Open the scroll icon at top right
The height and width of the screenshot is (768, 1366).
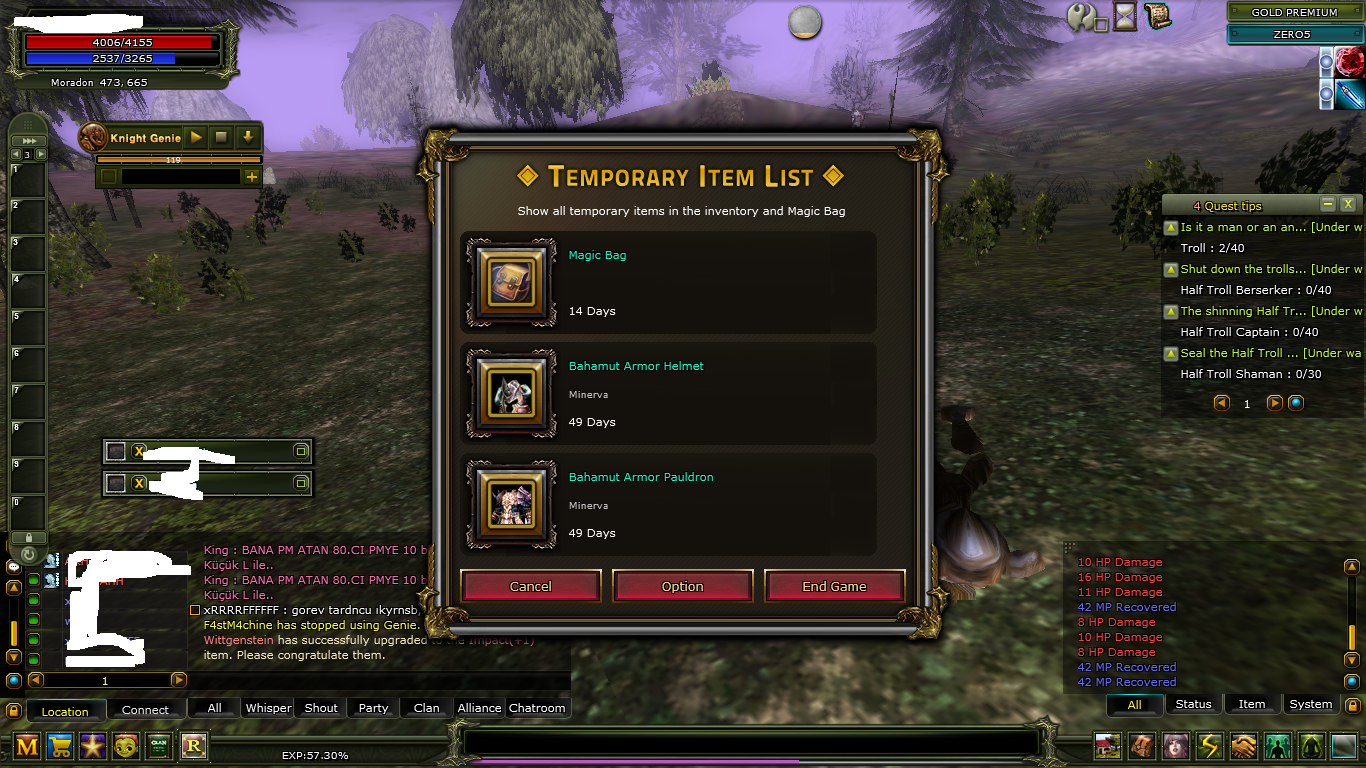click(1158, 16)
